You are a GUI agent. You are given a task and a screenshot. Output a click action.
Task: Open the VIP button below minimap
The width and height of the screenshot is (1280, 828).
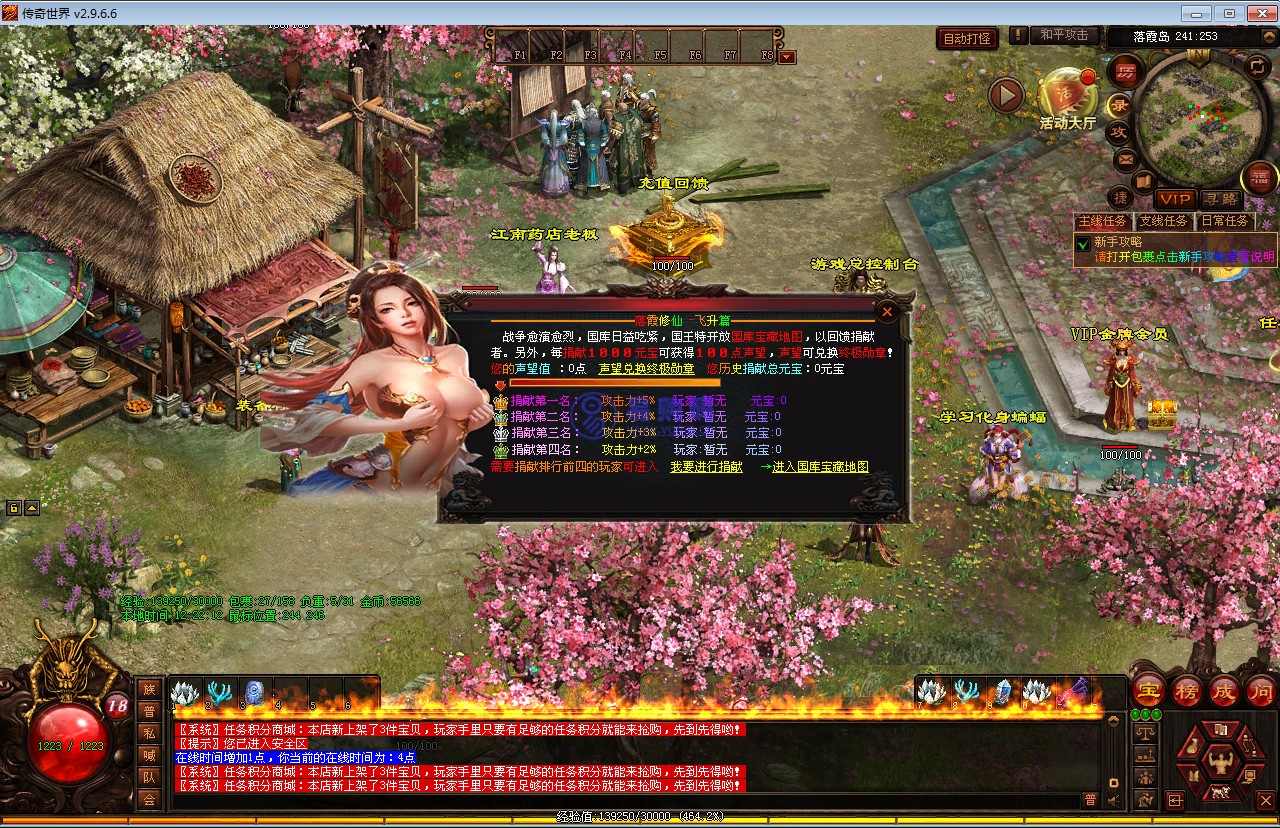click(x=1174, y=200)
